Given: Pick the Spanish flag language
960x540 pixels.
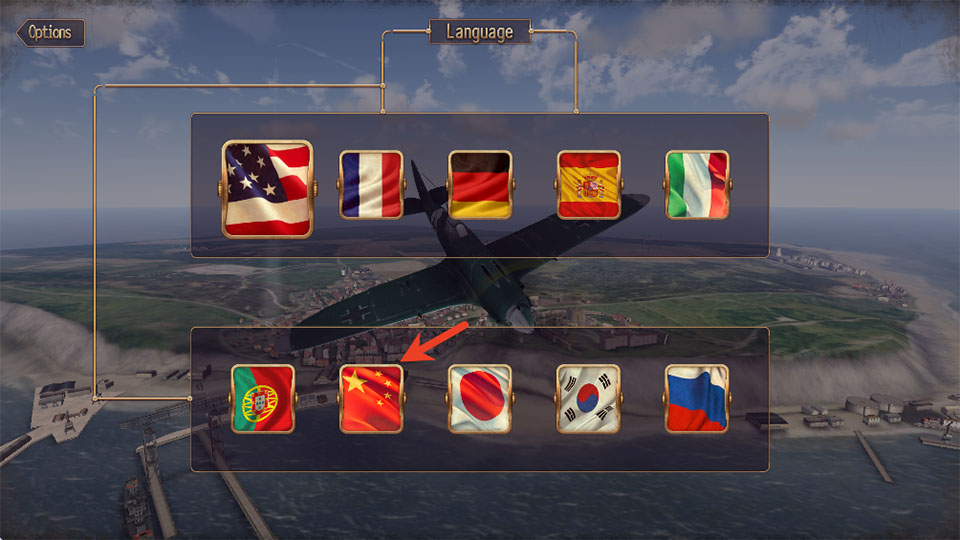Looking at the screenshot, I should pos(589,185).
